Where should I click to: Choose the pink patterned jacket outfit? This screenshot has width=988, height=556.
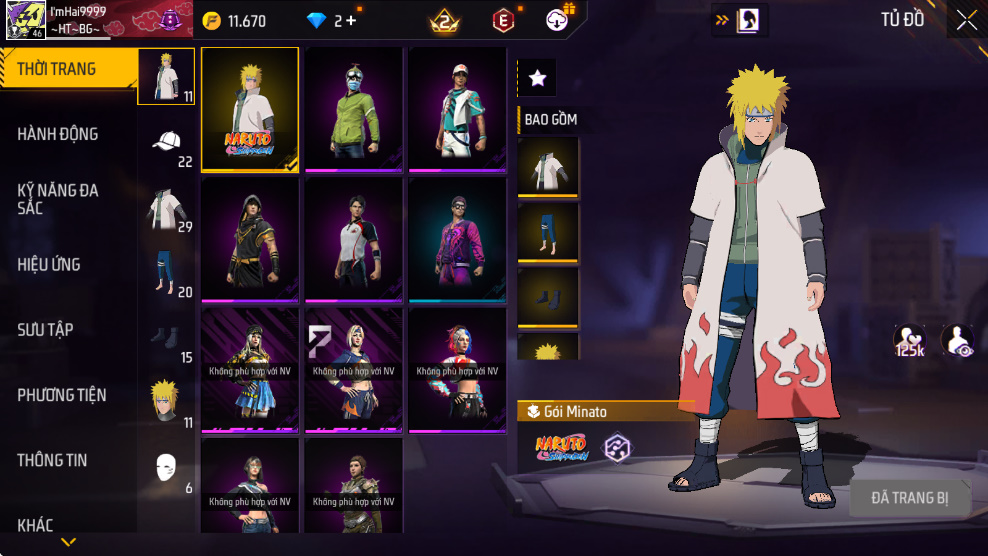click(x=457, y=239)
